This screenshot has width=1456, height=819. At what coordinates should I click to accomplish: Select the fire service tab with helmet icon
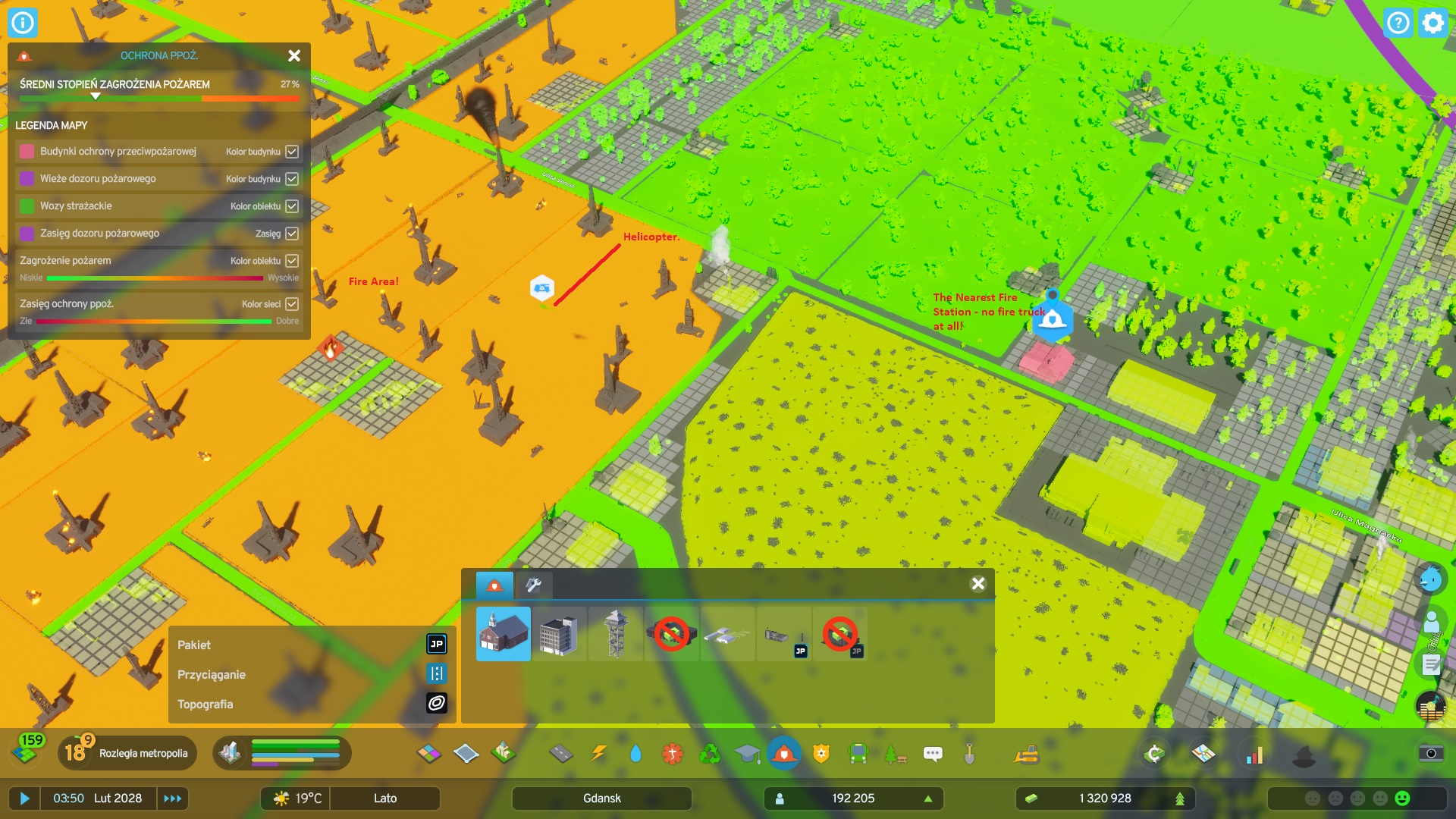(494, 585)
